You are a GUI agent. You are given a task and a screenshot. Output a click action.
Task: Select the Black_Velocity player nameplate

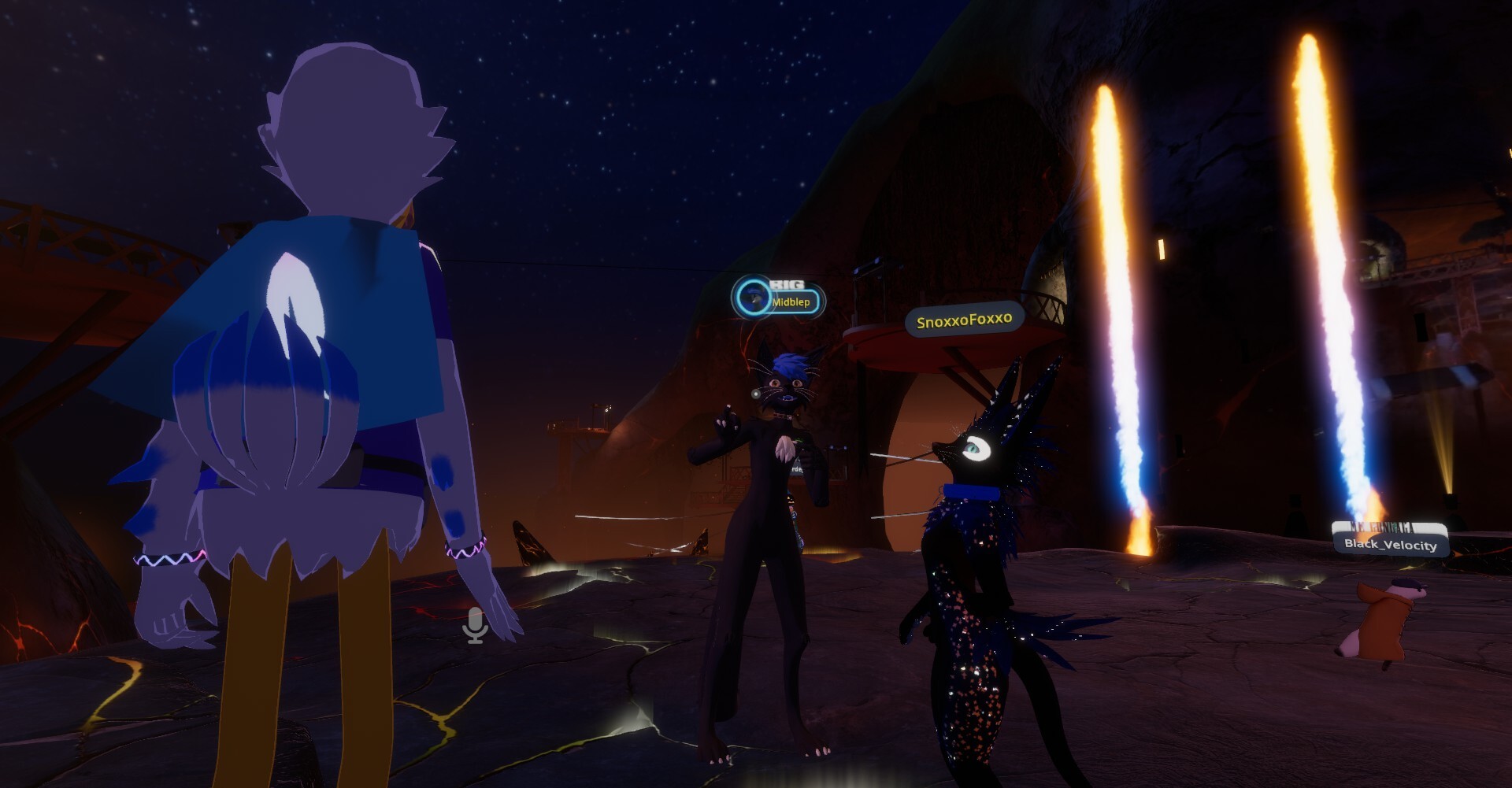coord(1390,544)
